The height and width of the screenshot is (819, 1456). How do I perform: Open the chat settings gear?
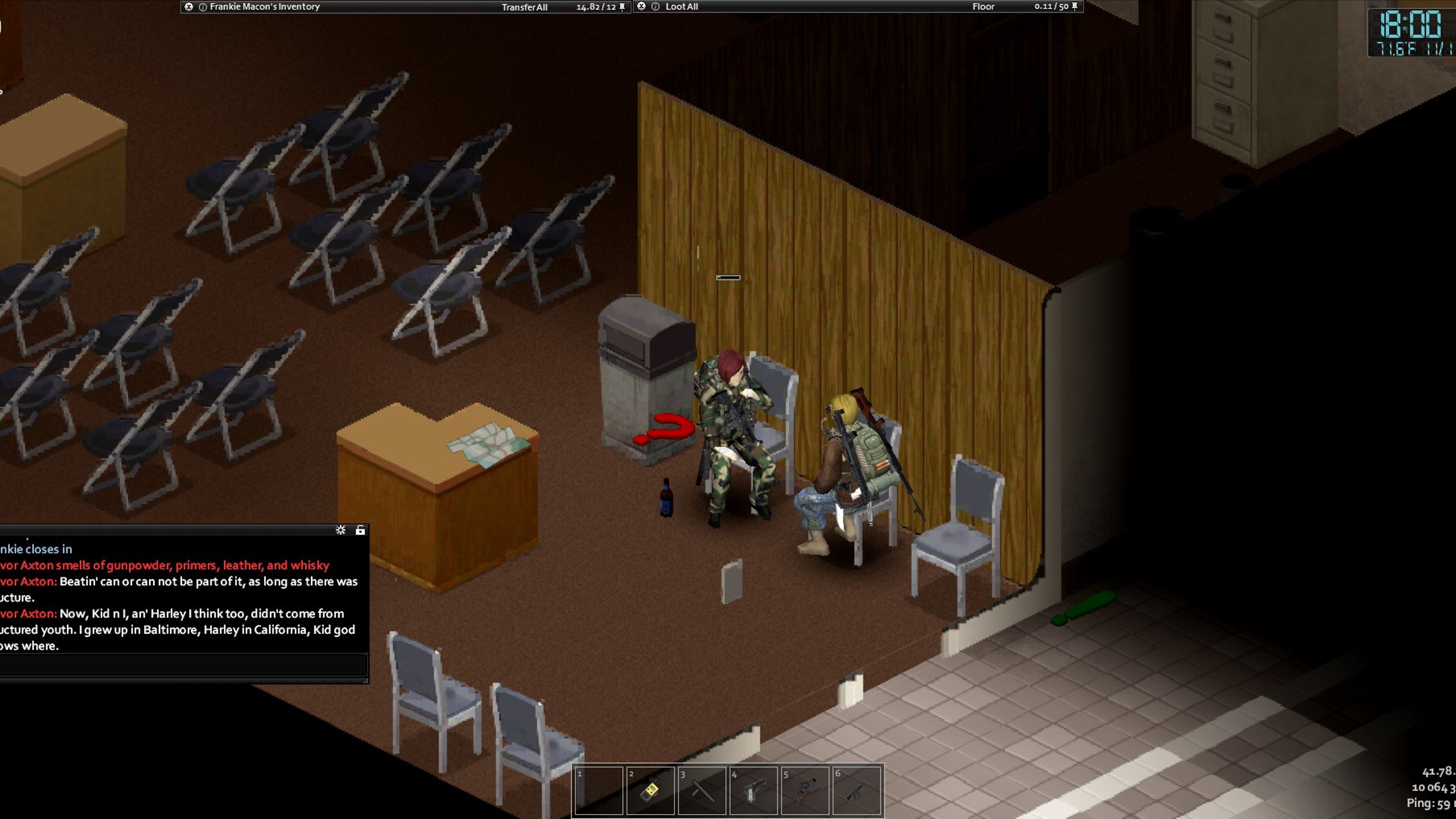click(340, 530)
